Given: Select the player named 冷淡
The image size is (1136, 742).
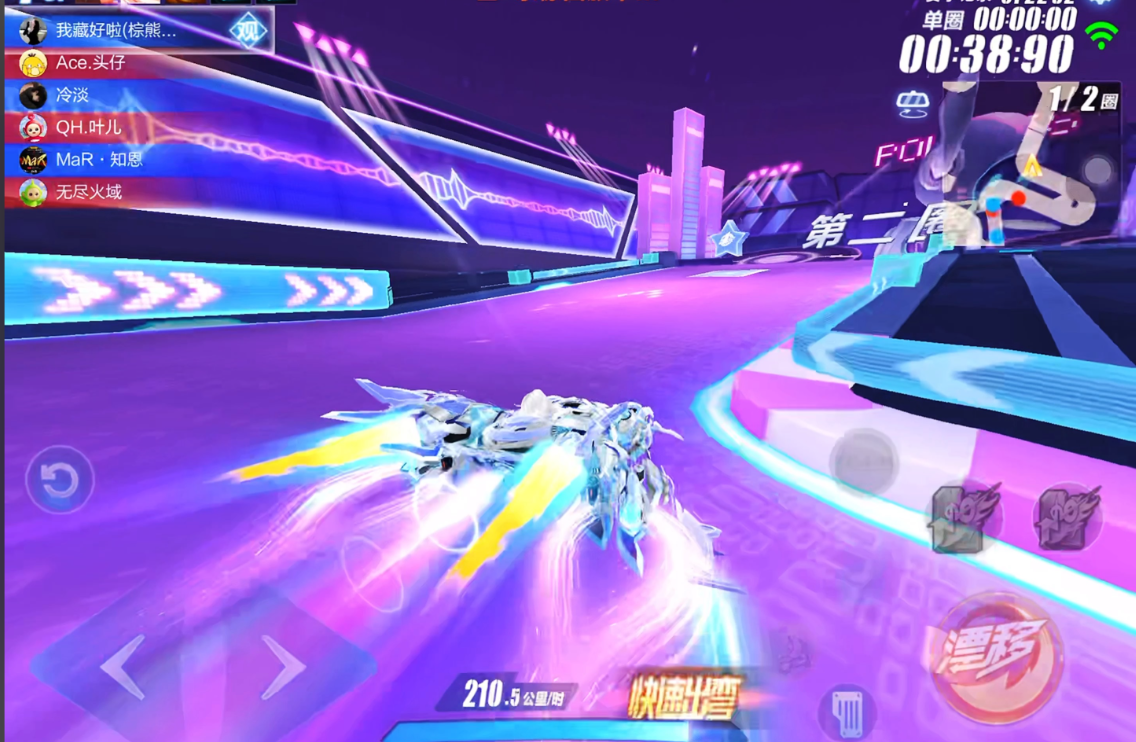Looking at the screenshot, I should [x=72, y=95].
